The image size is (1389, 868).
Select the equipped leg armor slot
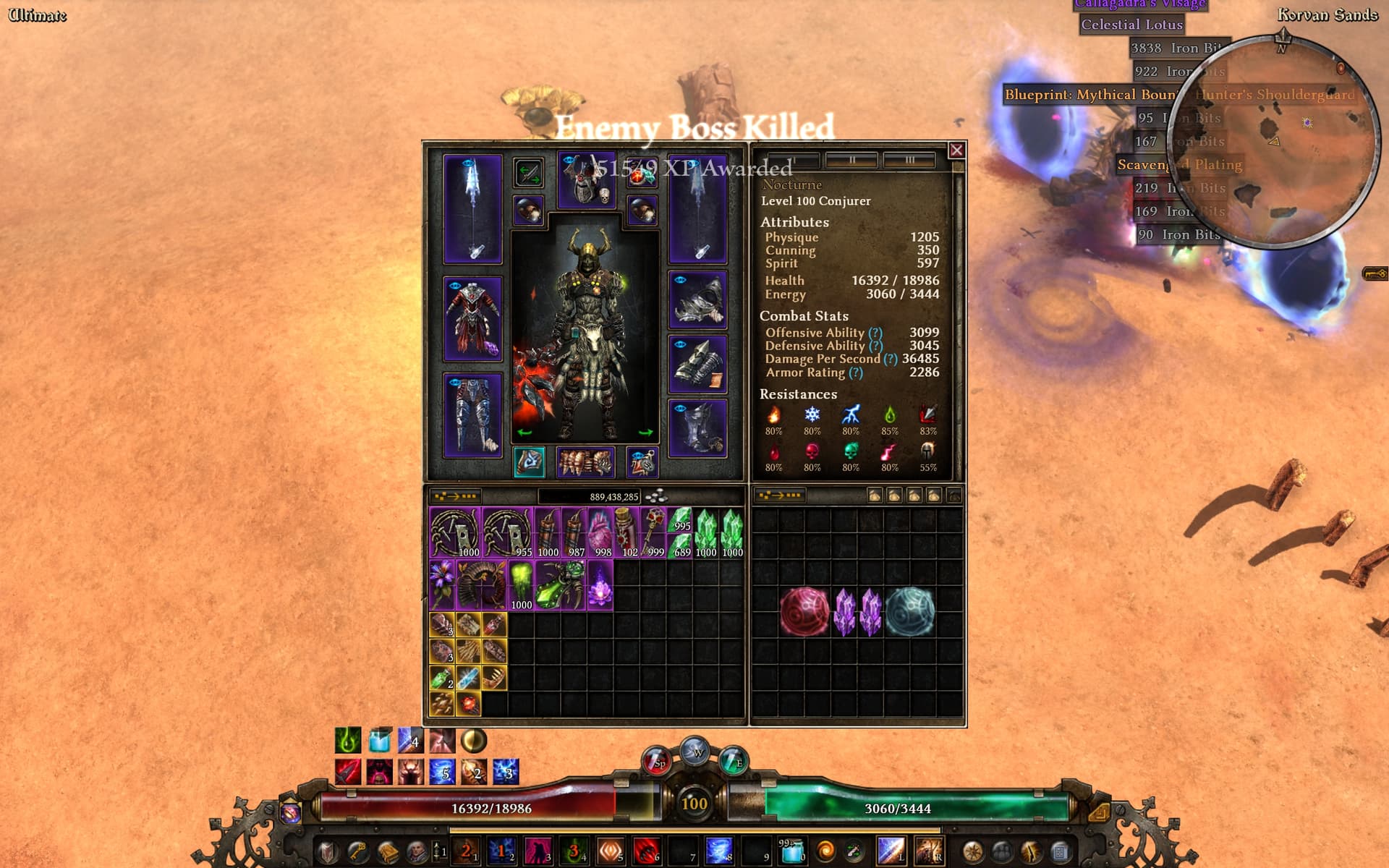472,415
